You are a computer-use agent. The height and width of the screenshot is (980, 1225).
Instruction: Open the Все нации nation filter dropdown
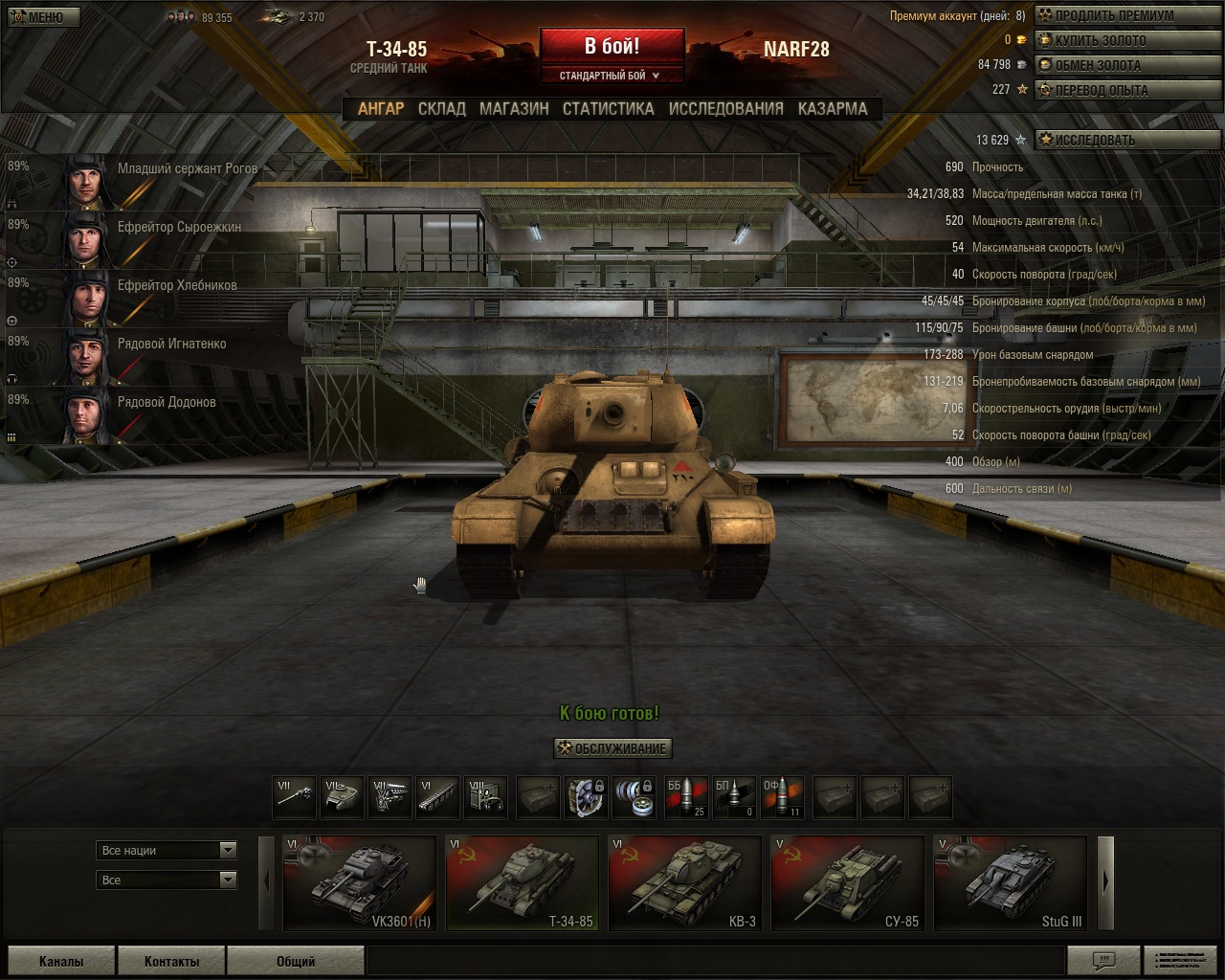[x=167, y=850]
